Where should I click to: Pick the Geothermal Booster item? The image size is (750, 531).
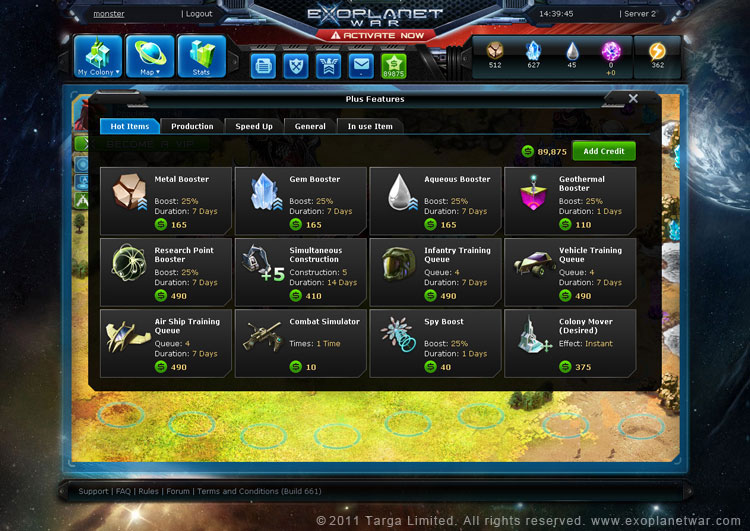tap(569, 200)
